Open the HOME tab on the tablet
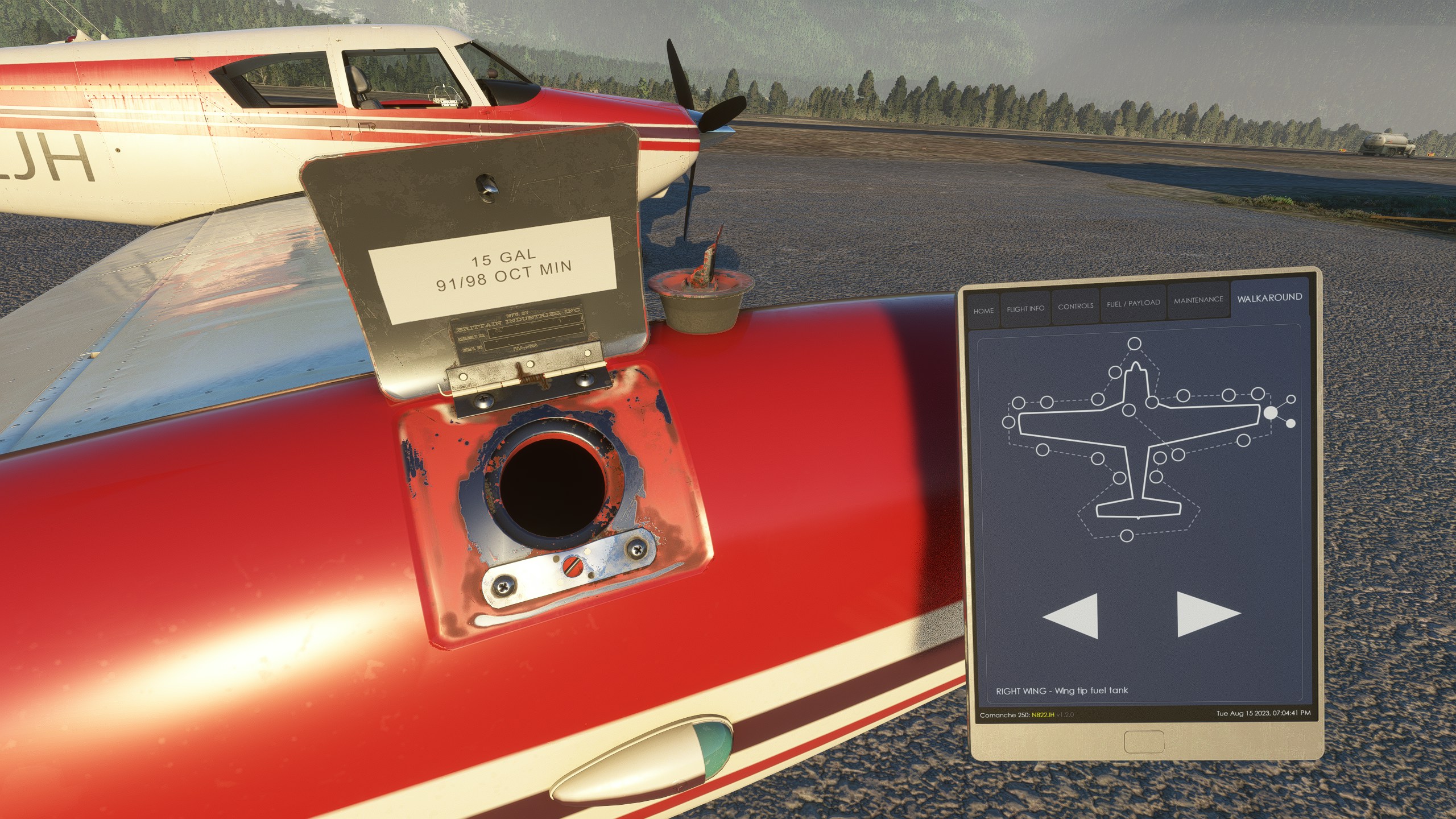 click(x=983, y=311)
